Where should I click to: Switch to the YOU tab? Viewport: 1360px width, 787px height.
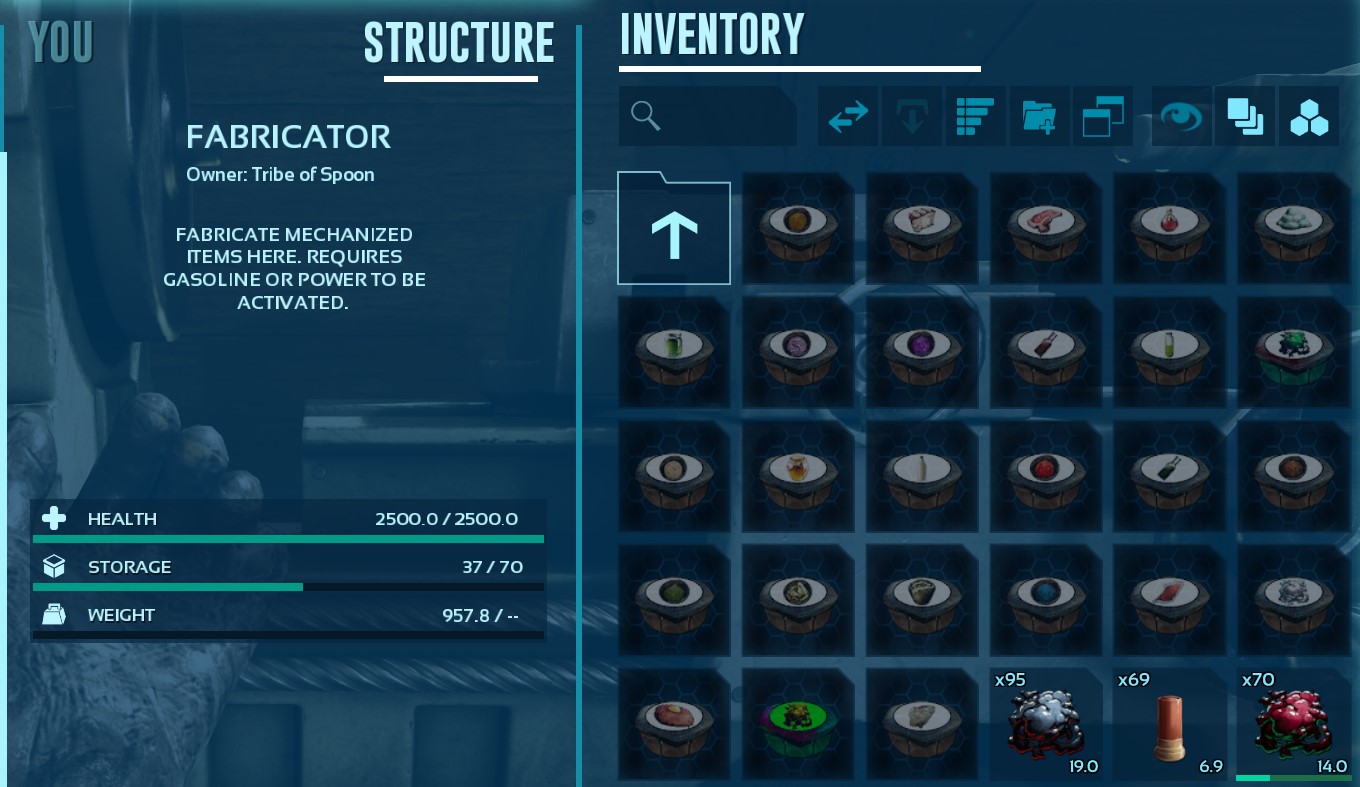61,42
